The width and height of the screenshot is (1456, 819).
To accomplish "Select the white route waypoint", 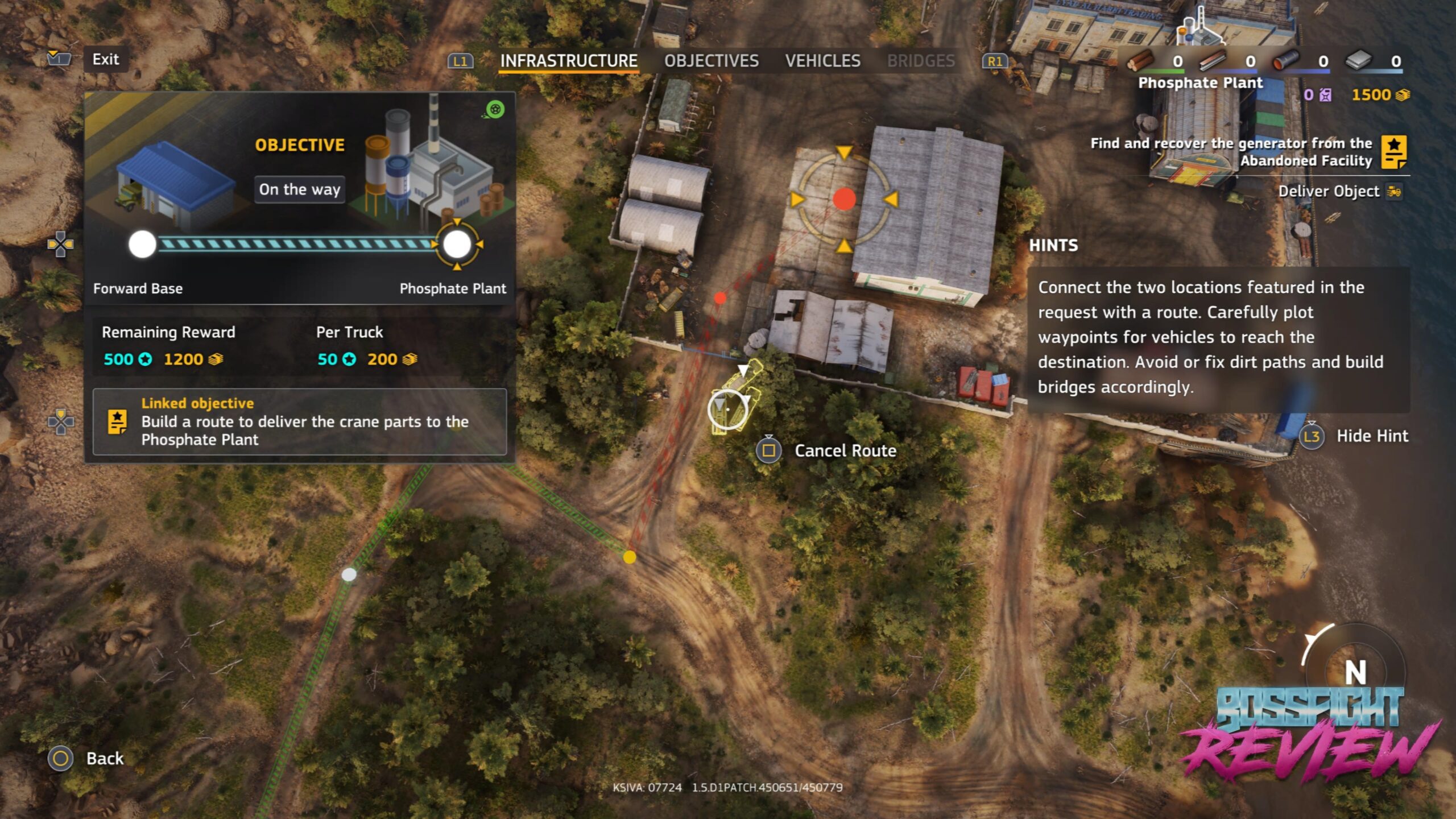I will point(349,574).
